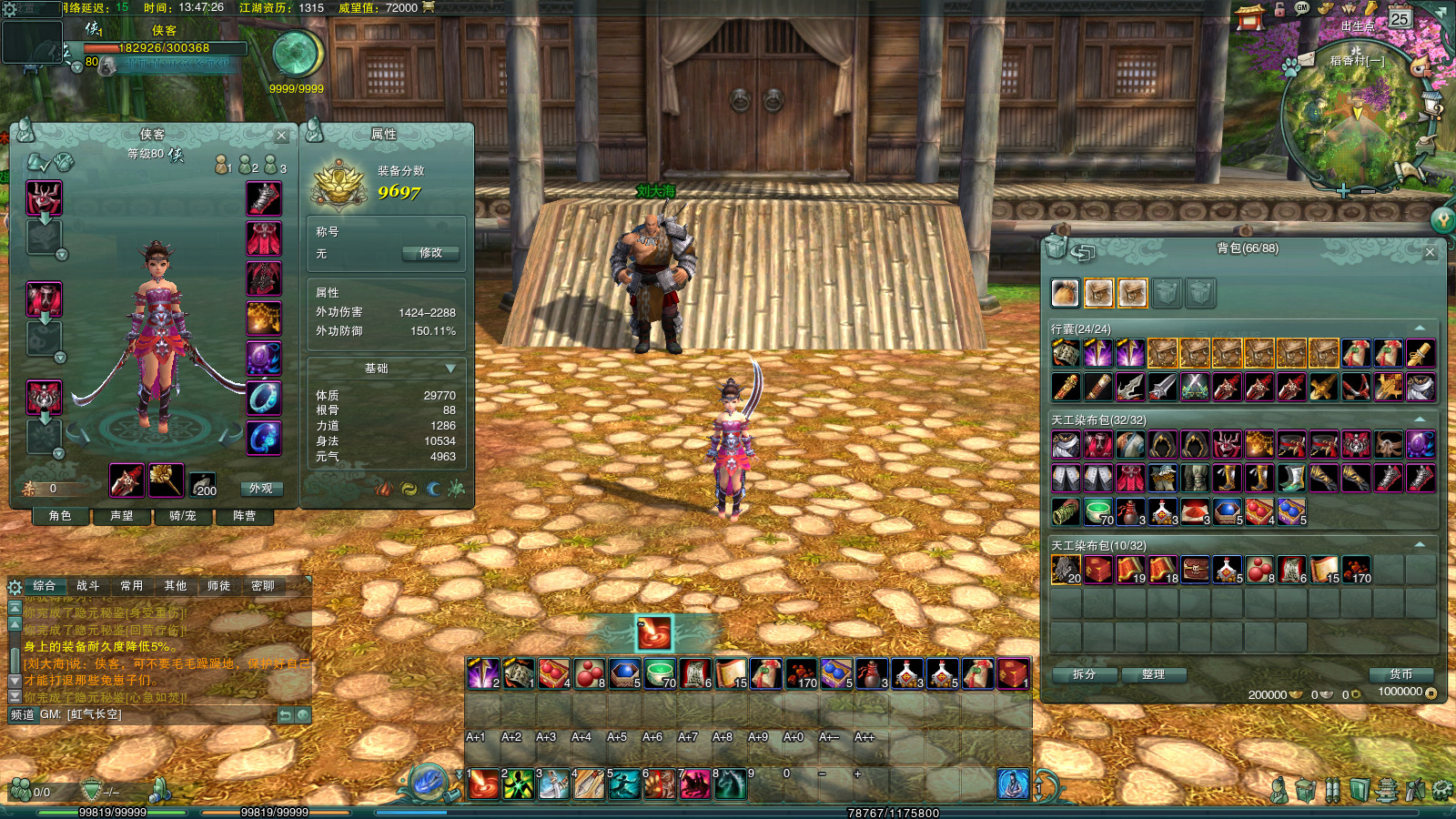Open the 密聊 whisper chat tab

[x=263, y=586]
